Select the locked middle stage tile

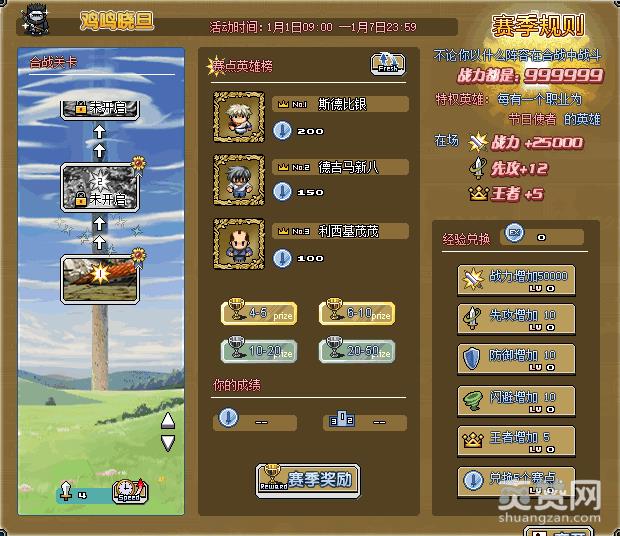[x=99, y=186]
